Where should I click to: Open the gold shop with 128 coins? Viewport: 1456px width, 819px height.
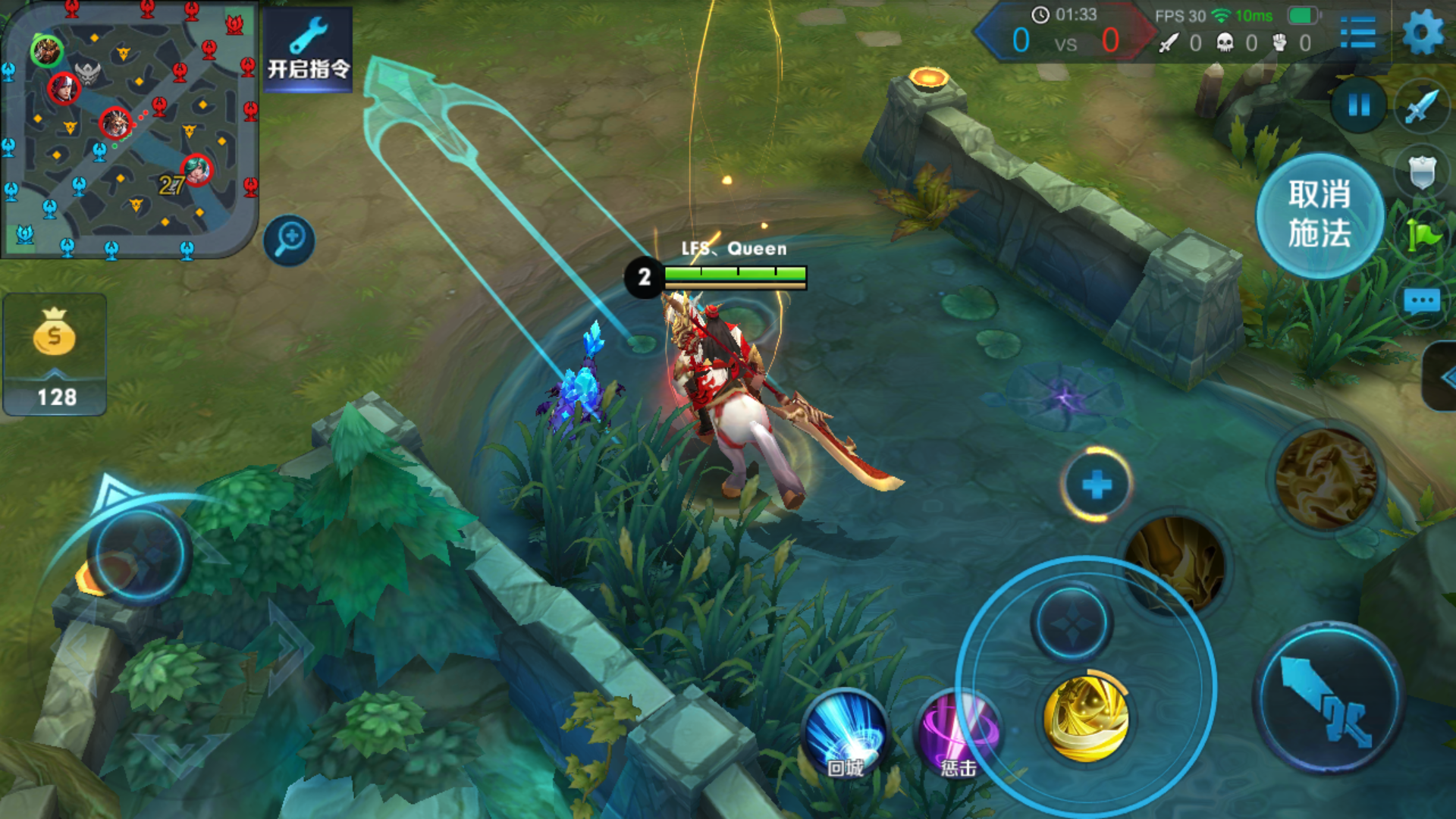coord(55,354)
